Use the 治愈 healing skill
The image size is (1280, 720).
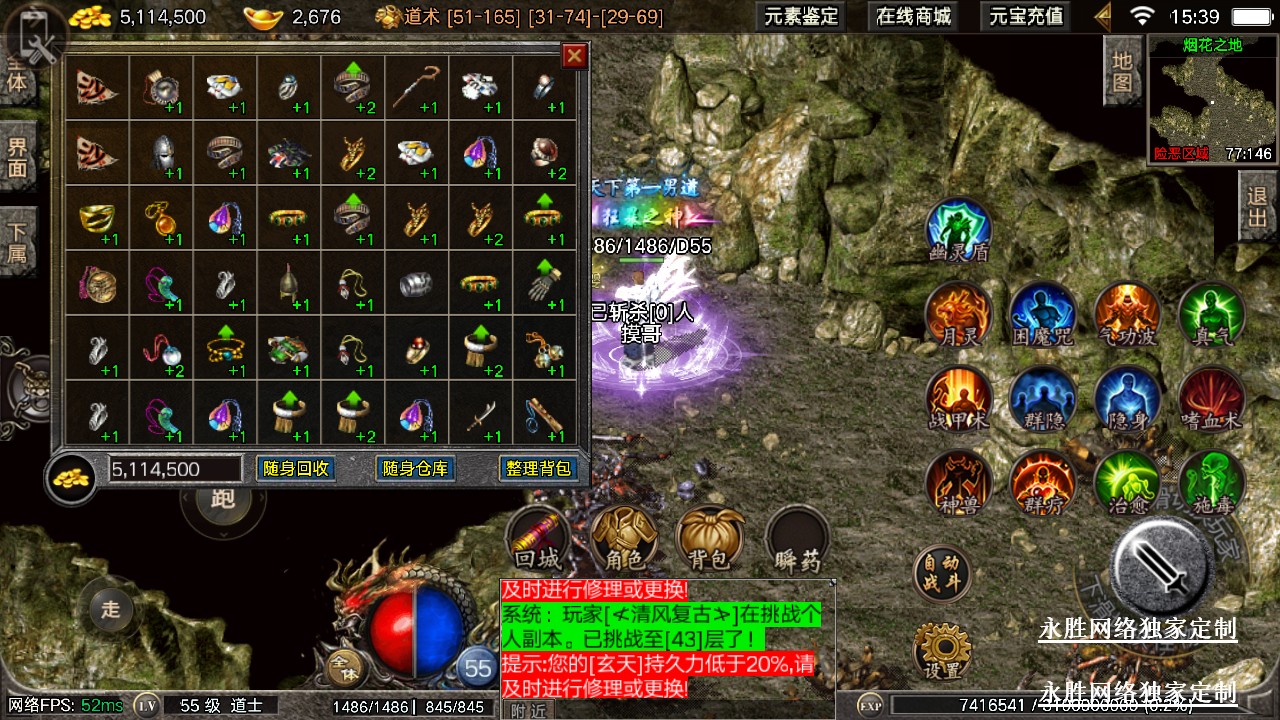(x=1126, y=483)
